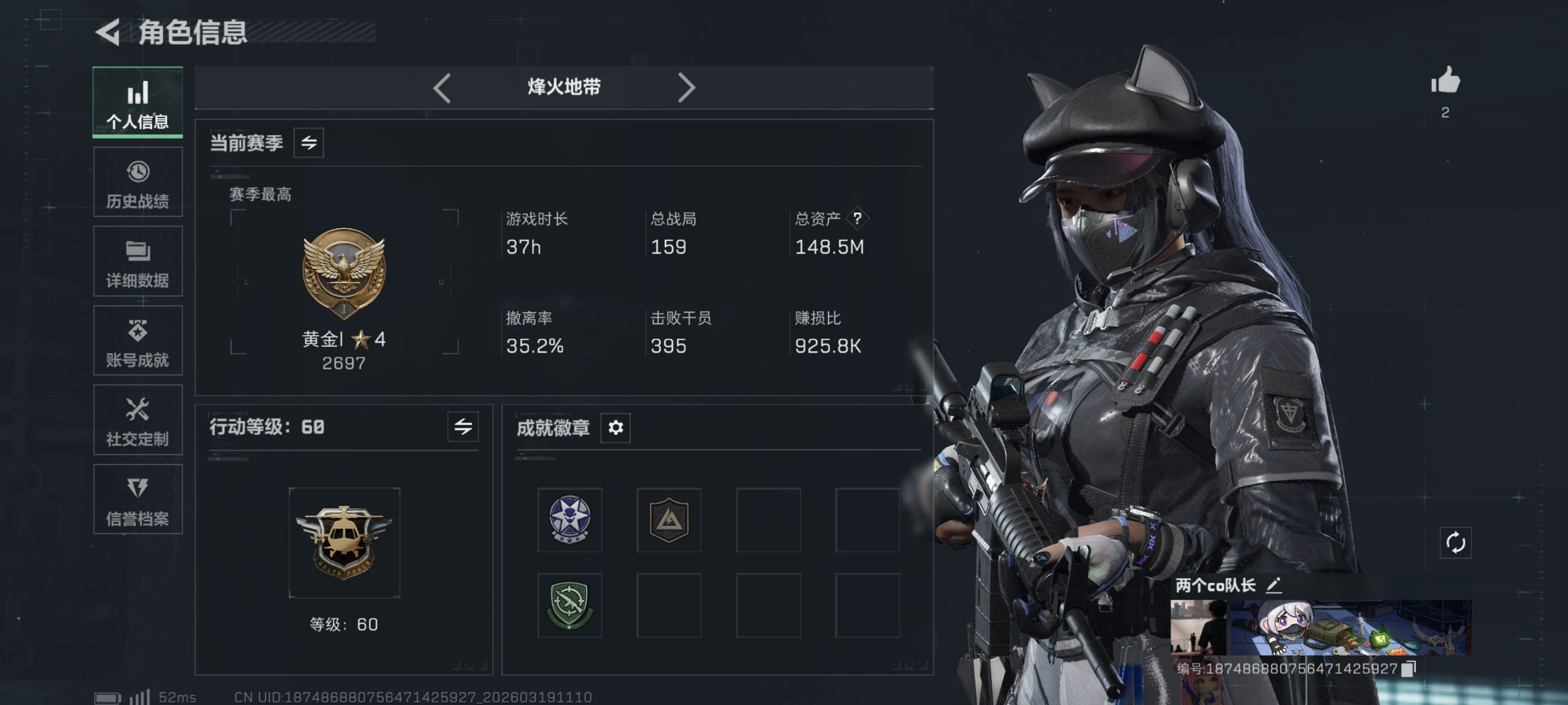Open the 个人信息 panel
The image size is (1568, 705).
(x=137, y=102)
